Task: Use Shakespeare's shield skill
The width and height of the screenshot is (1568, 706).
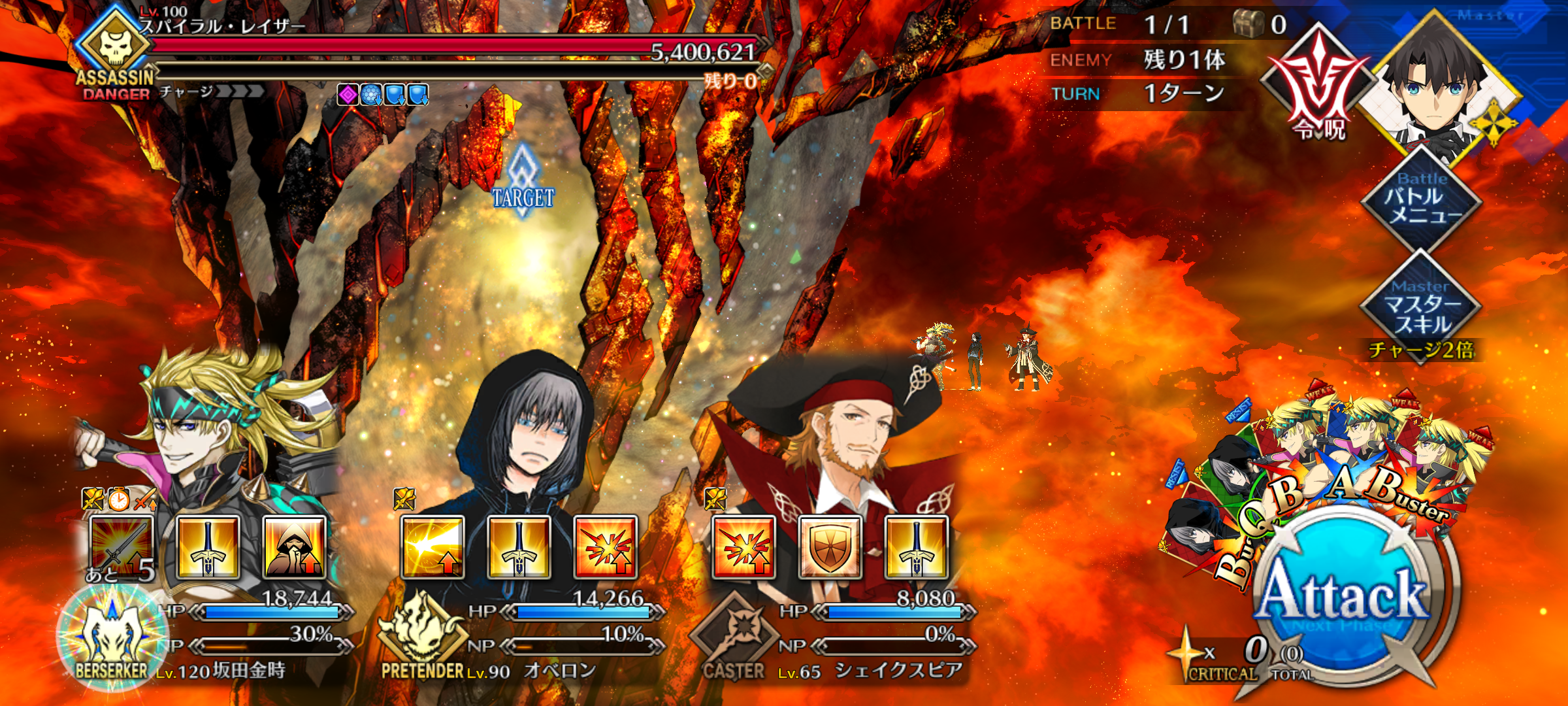Action: [830, 547]
